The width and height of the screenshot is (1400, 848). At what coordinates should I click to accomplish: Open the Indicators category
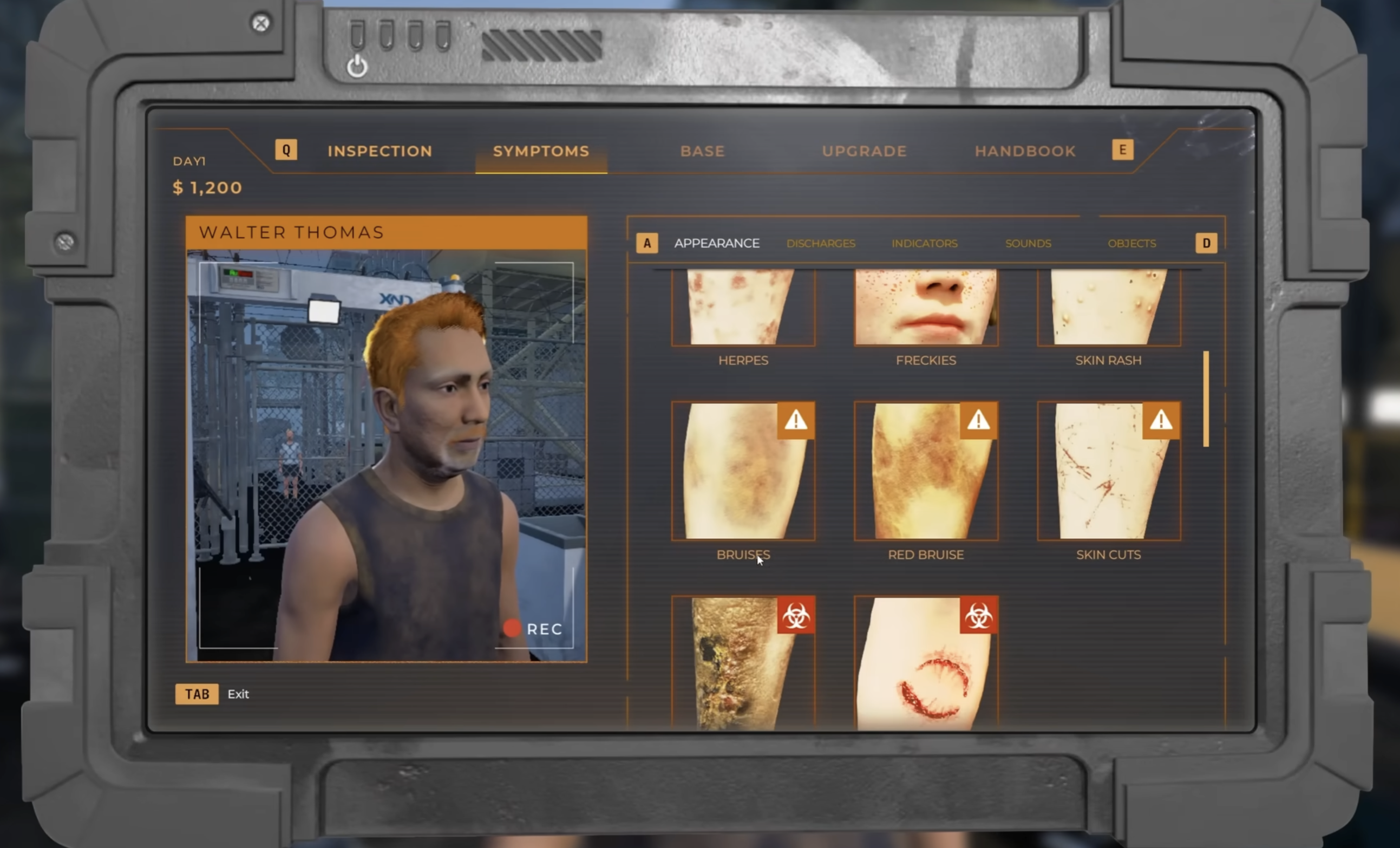coord(925,243)
